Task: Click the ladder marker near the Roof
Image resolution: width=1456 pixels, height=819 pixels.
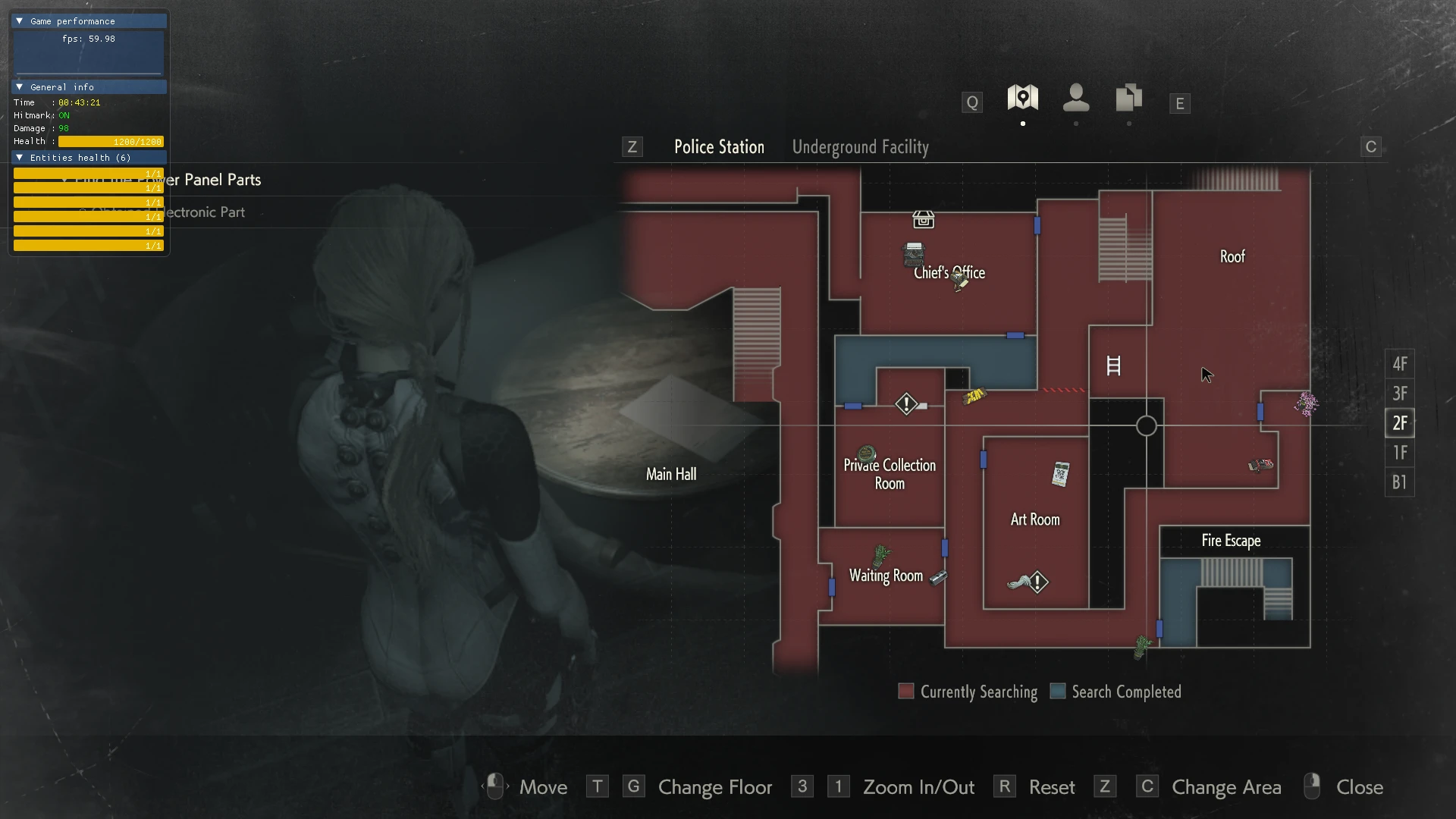Action: tap(1113, 366)
